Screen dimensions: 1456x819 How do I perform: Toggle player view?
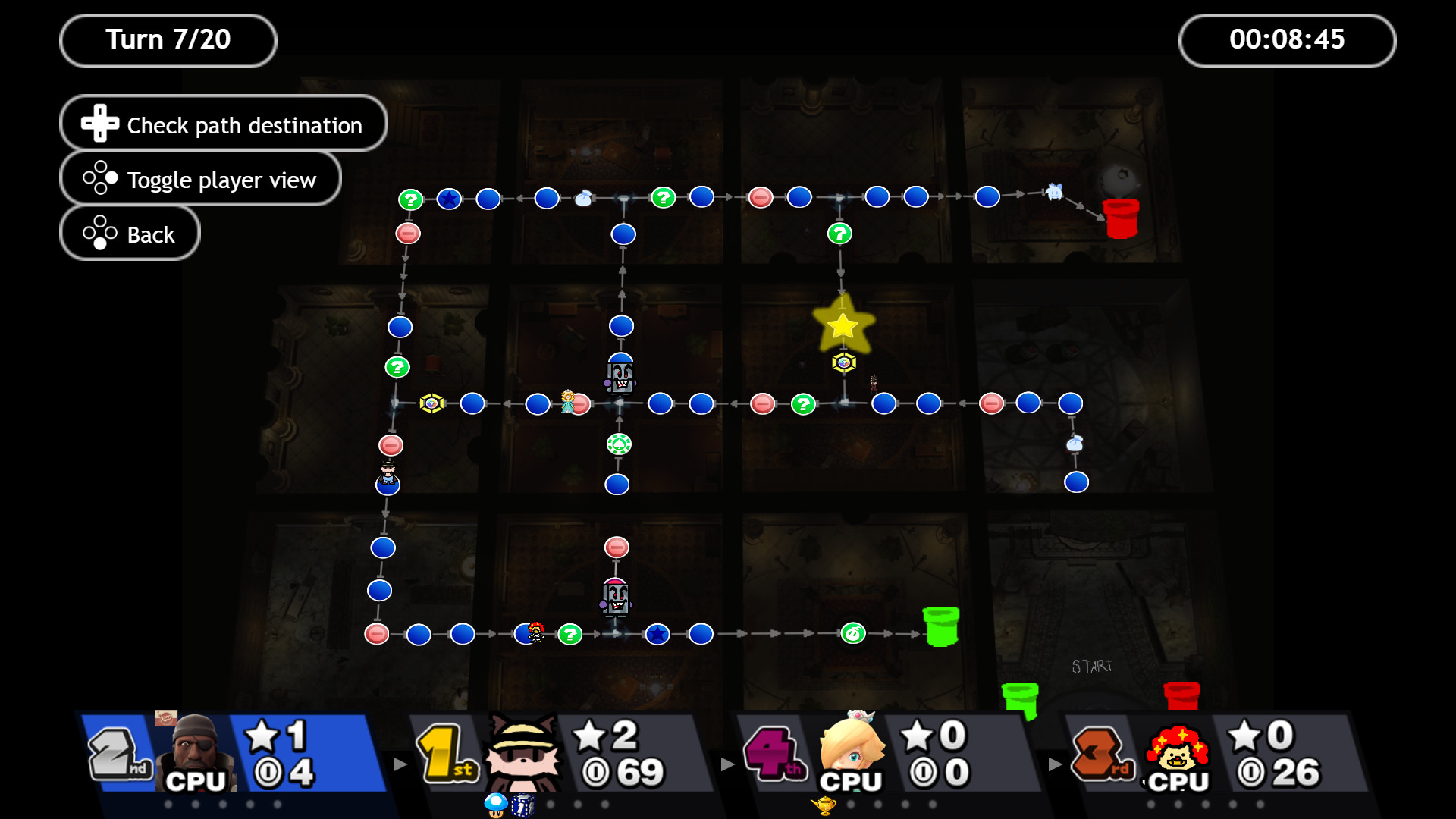point(200,179)
